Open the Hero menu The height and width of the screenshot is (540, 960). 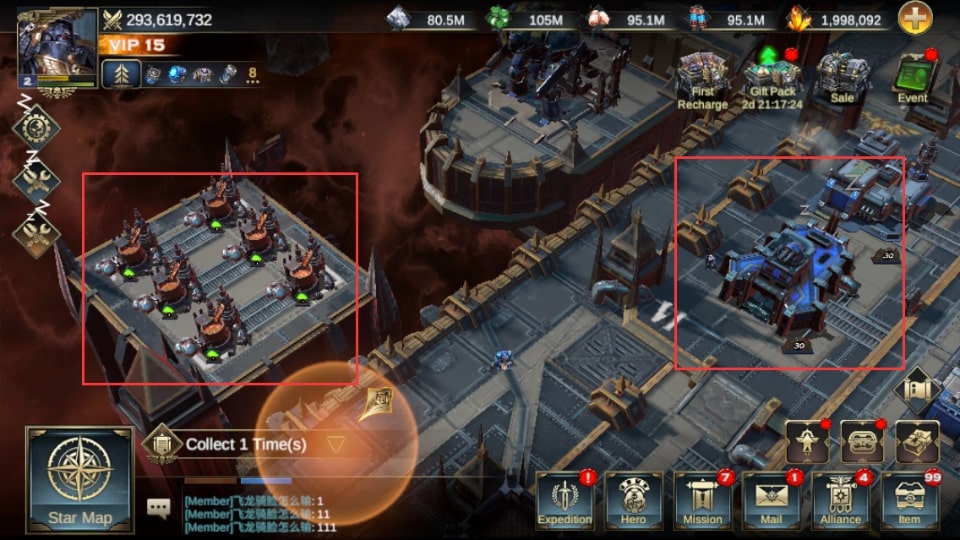[x=633, y=500]
